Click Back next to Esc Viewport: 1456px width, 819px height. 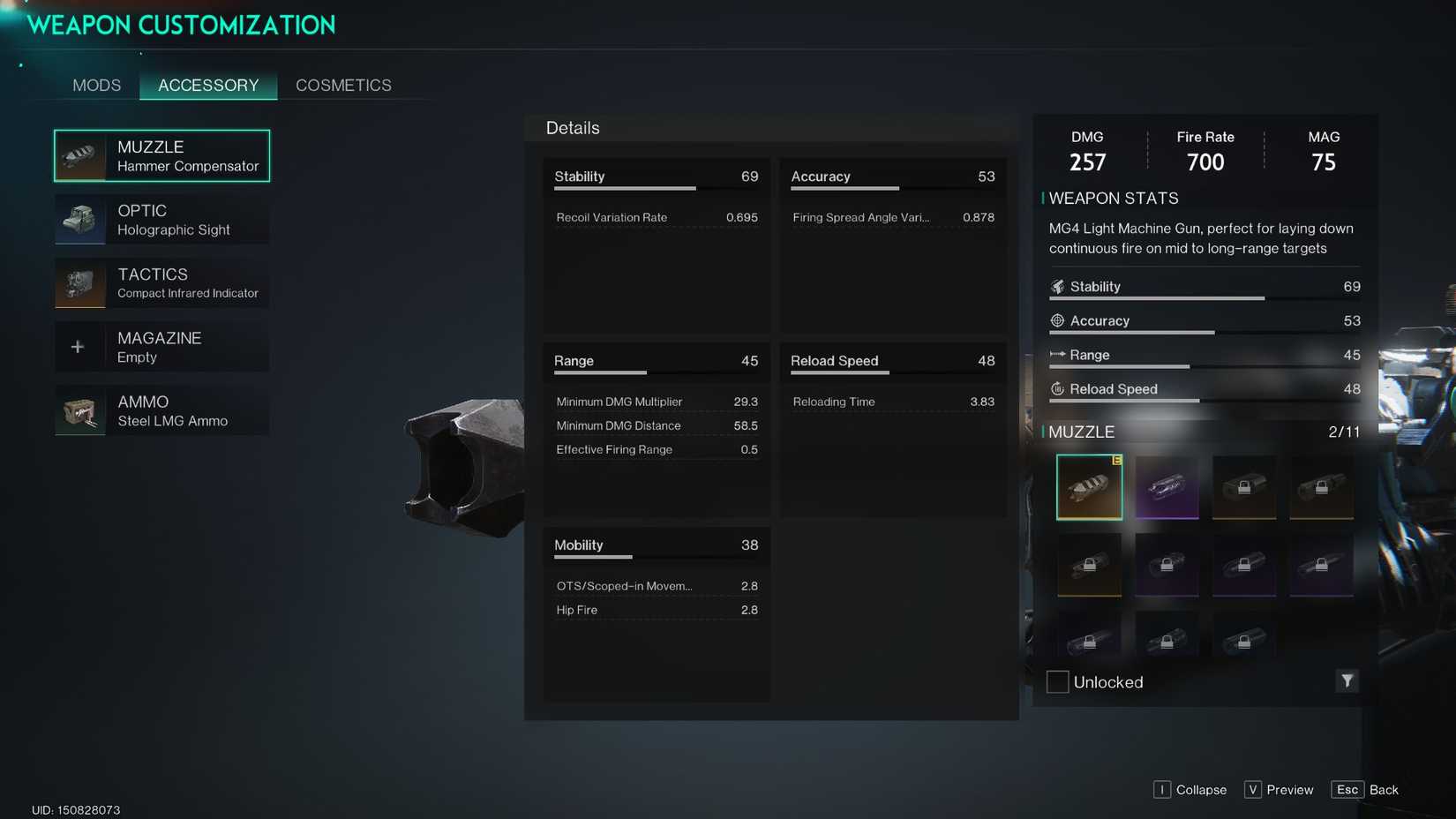1384,789
